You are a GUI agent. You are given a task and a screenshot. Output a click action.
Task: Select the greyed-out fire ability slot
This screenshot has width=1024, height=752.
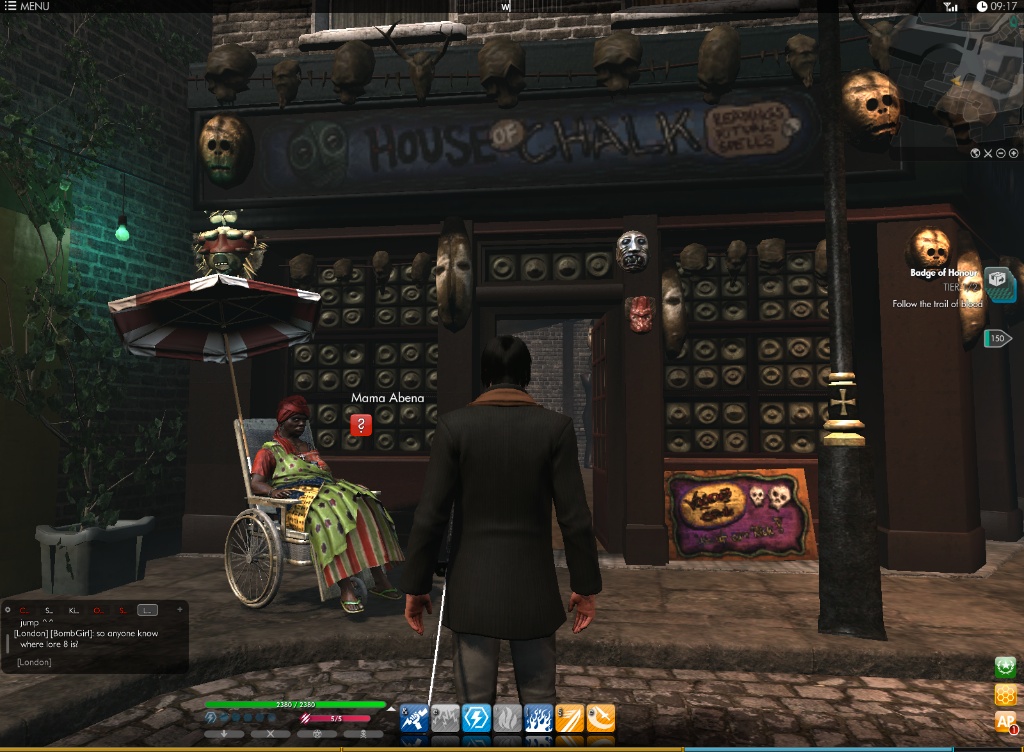[507, 718]
